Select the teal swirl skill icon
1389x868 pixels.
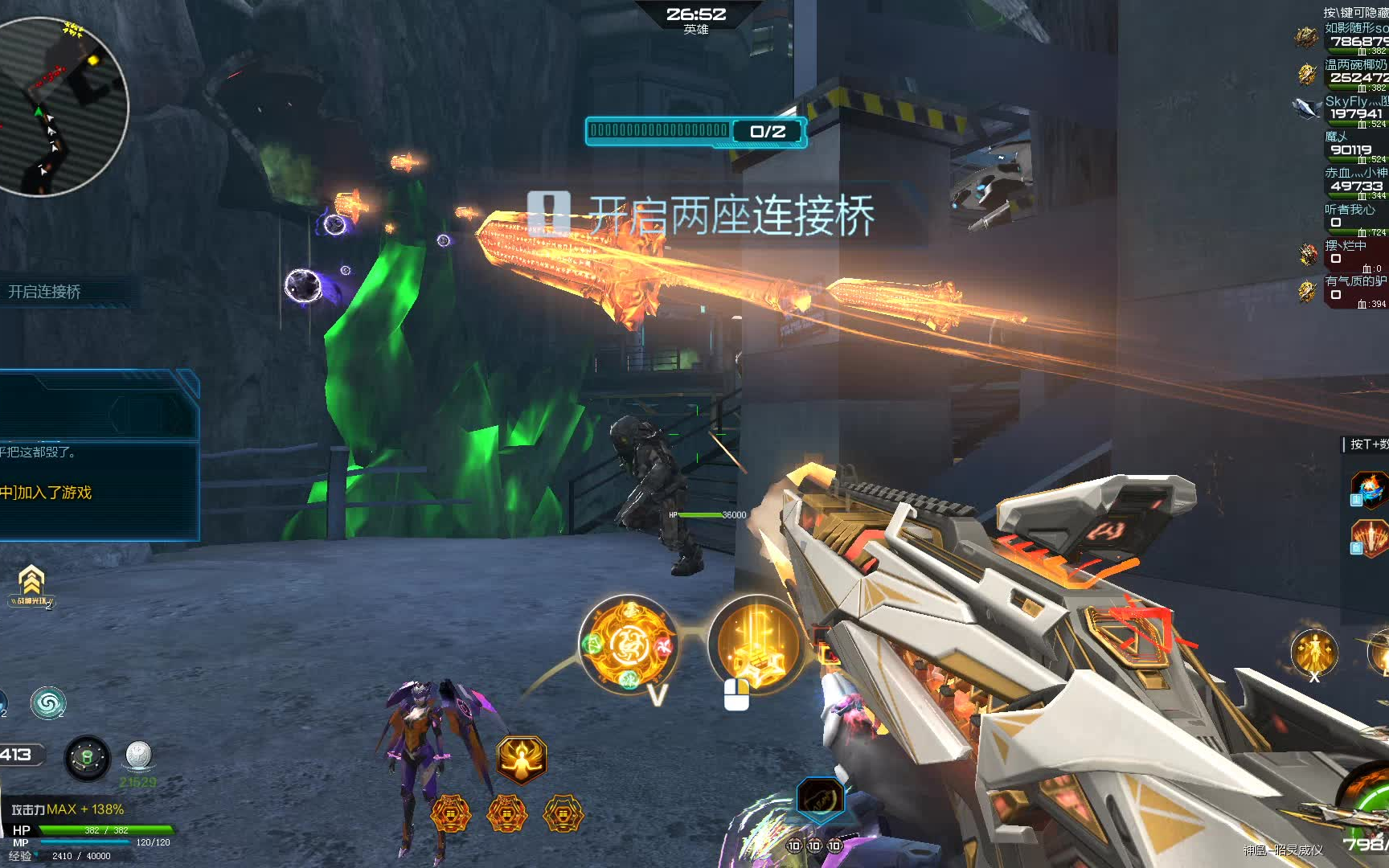47,704
